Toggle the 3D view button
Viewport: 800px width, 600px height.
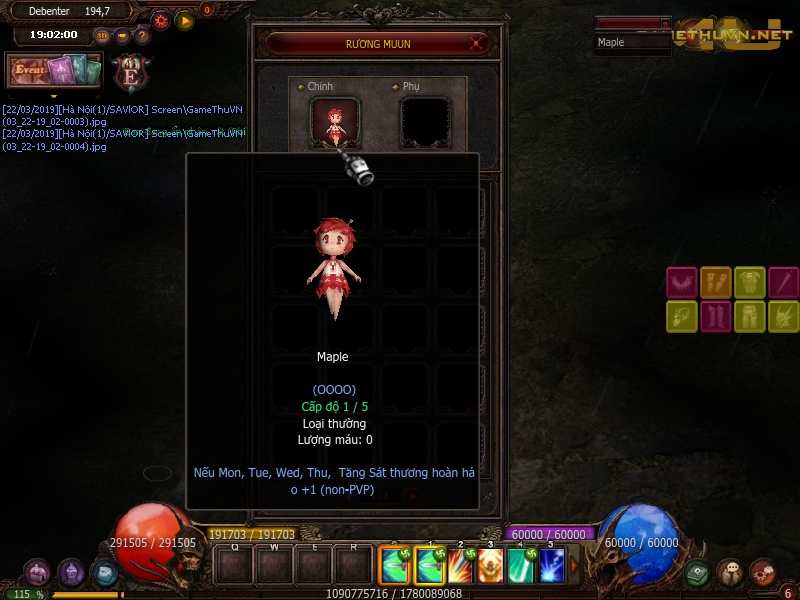(102, 36)
